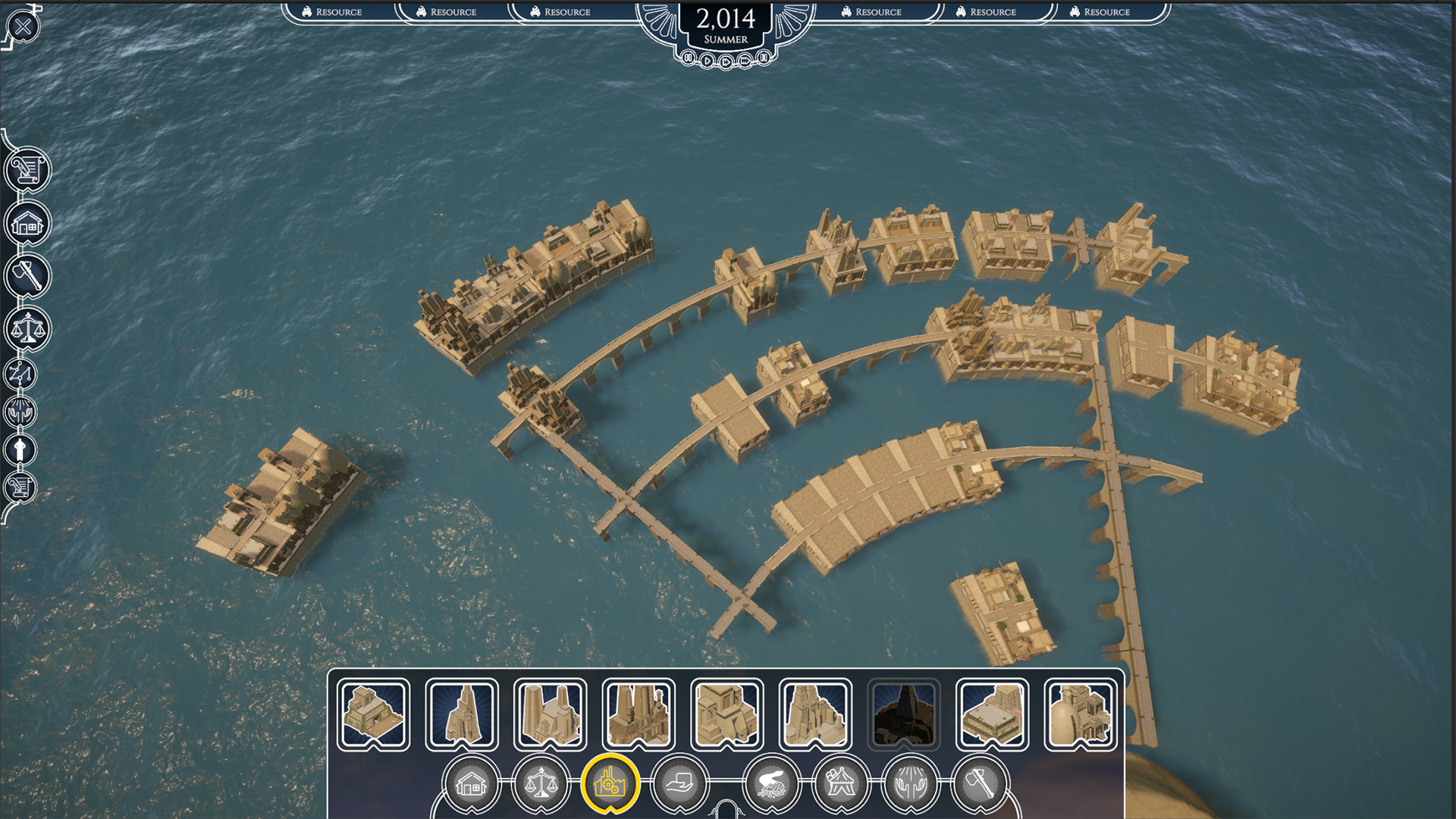Open the connected-nodes network icon

click(20, 374)
